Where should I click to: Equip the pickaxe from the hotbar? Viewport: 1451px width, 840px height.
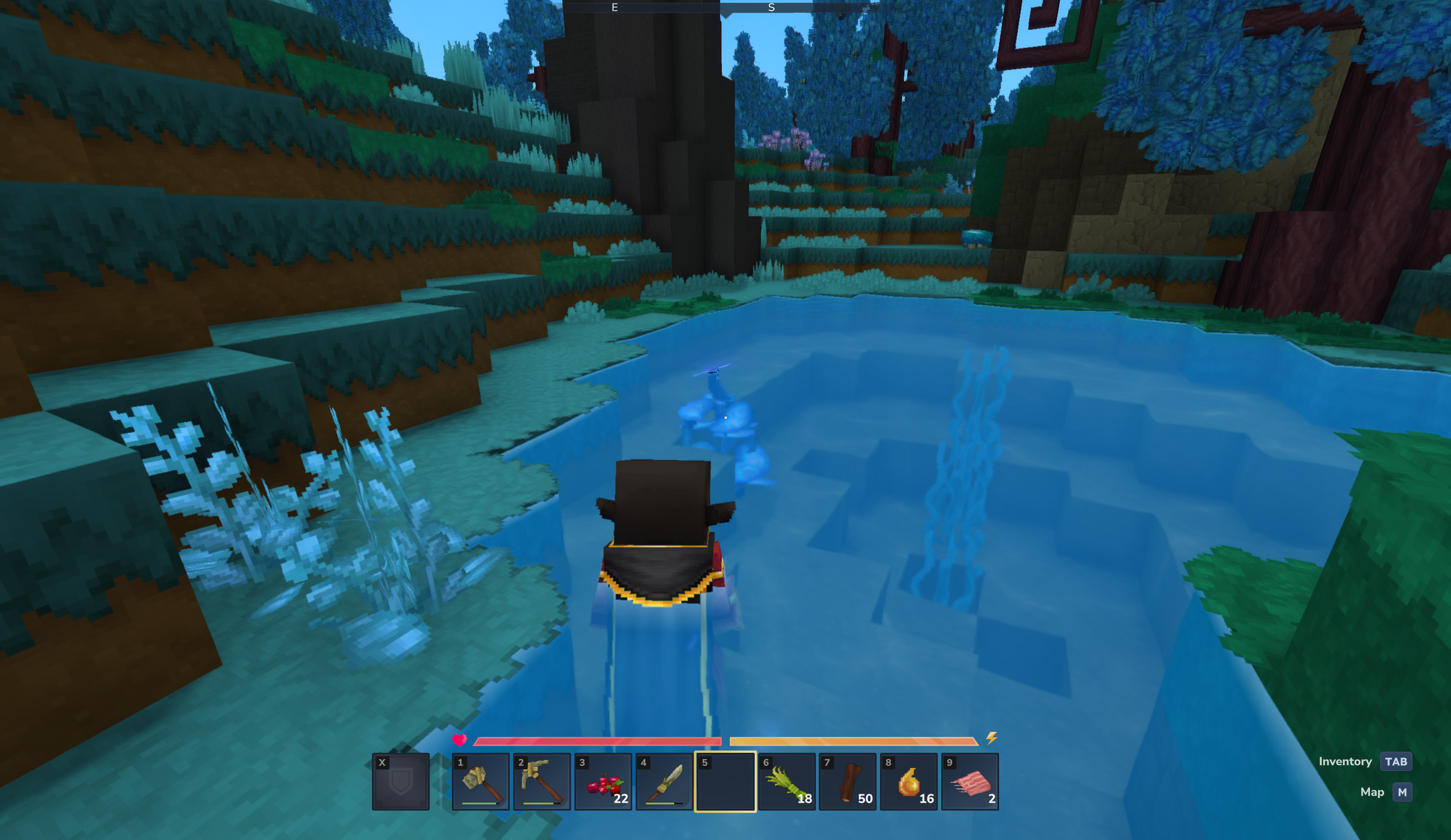click(541, 782)
